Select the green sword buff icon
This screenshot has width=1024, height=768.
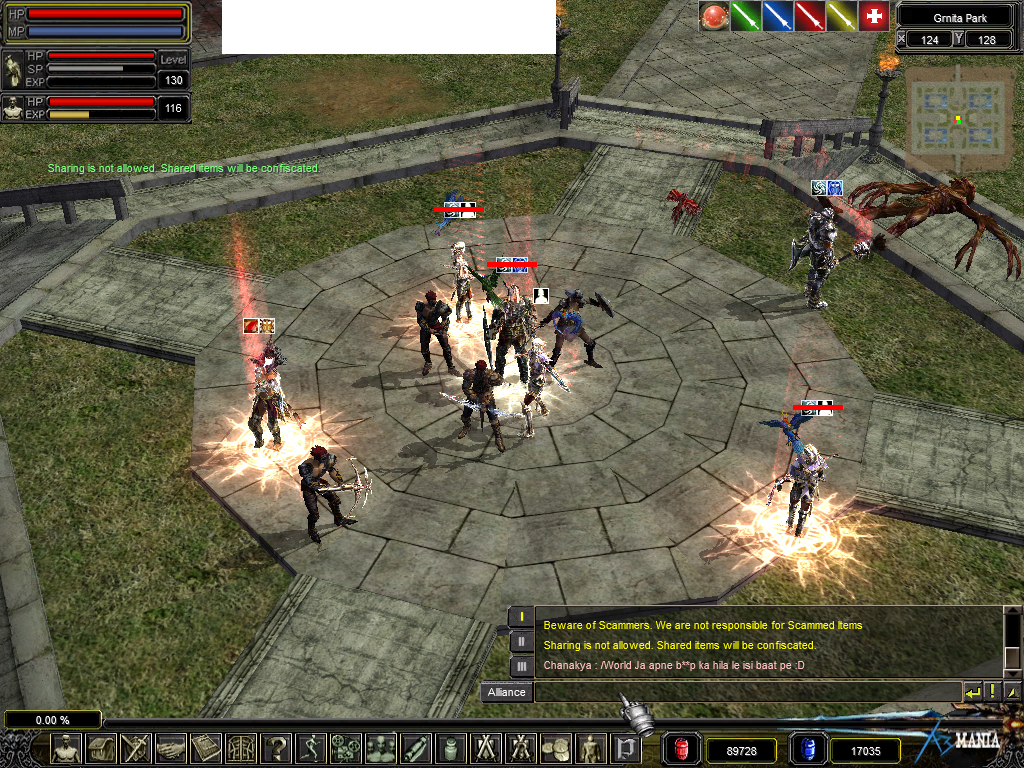[x=746, y=16]
